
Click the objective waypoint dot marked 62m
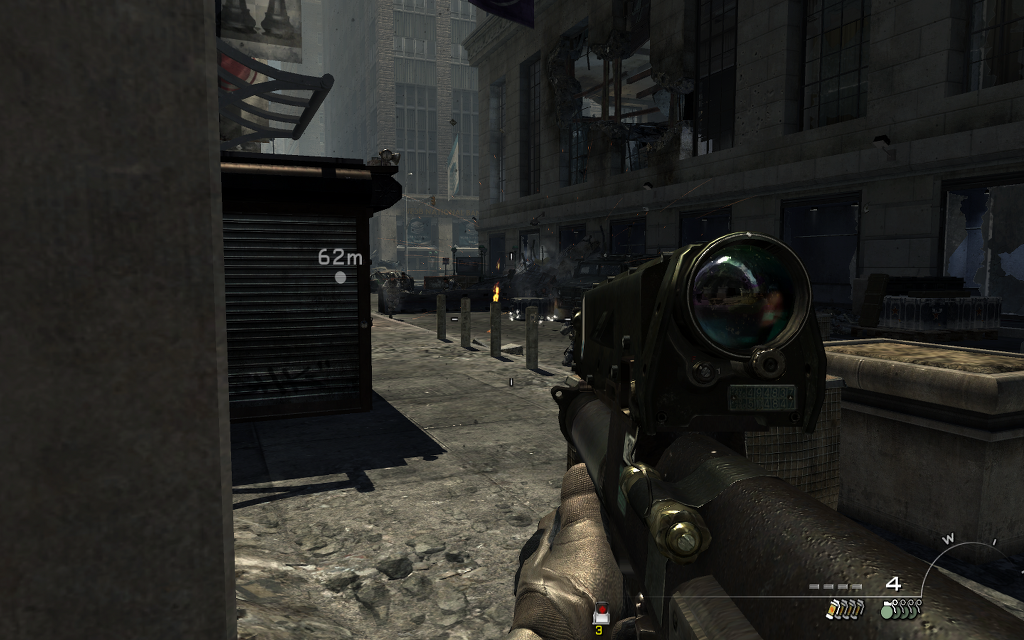(x=340, y=277)
